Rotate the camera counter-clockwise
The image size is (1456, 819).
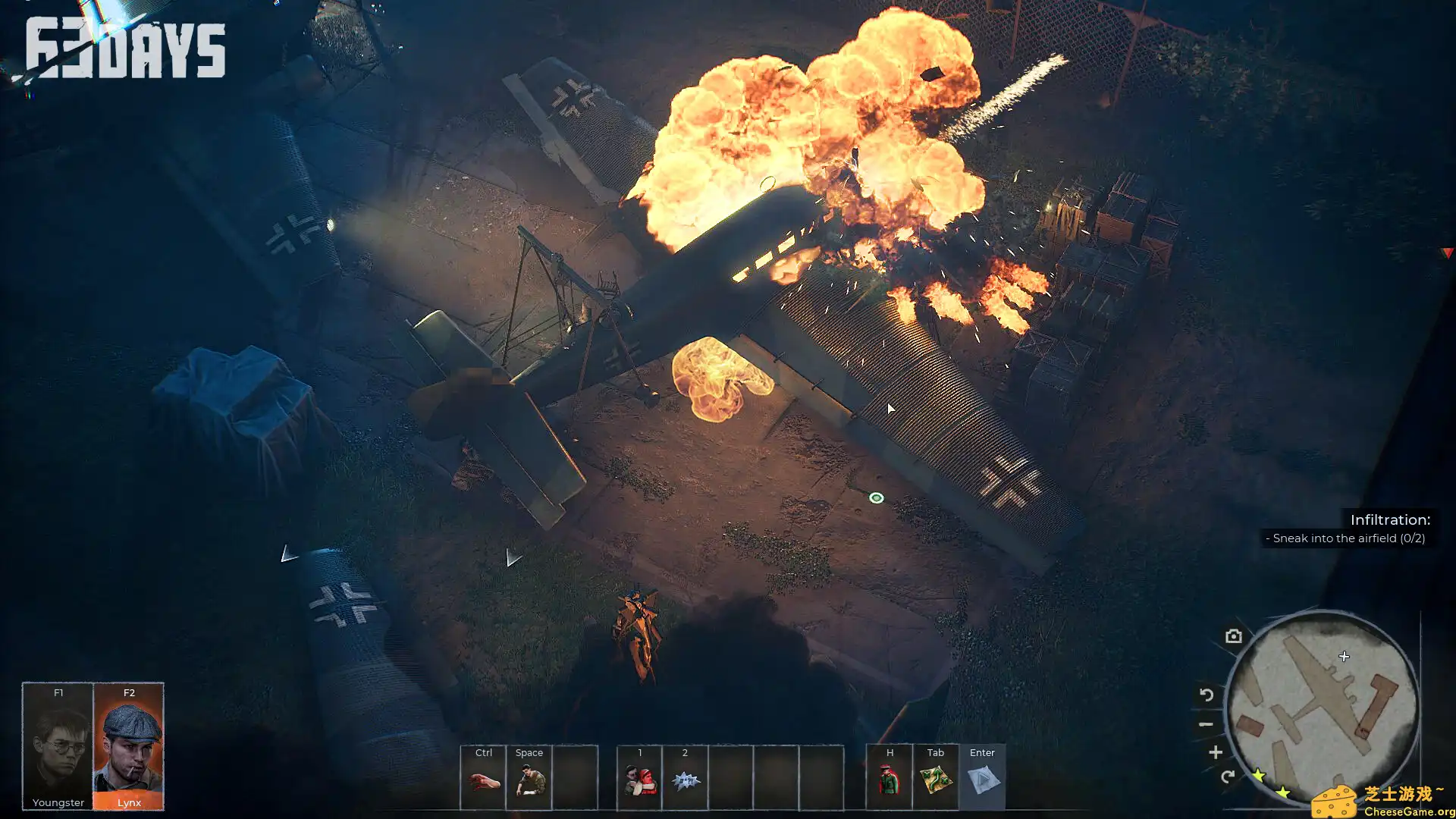point(1207,695)
